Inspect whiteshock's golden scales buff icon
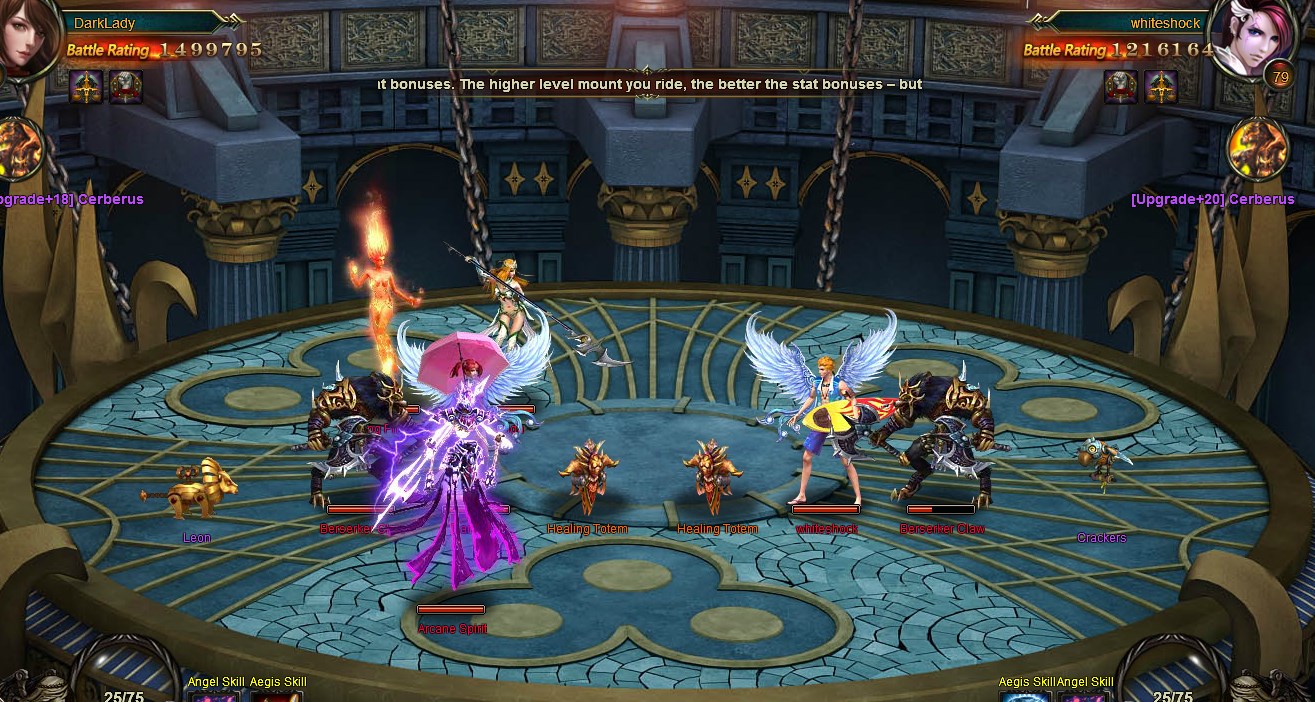Image resolution: width=1315 pixels, height=702 pixels. coord(1161,87)
